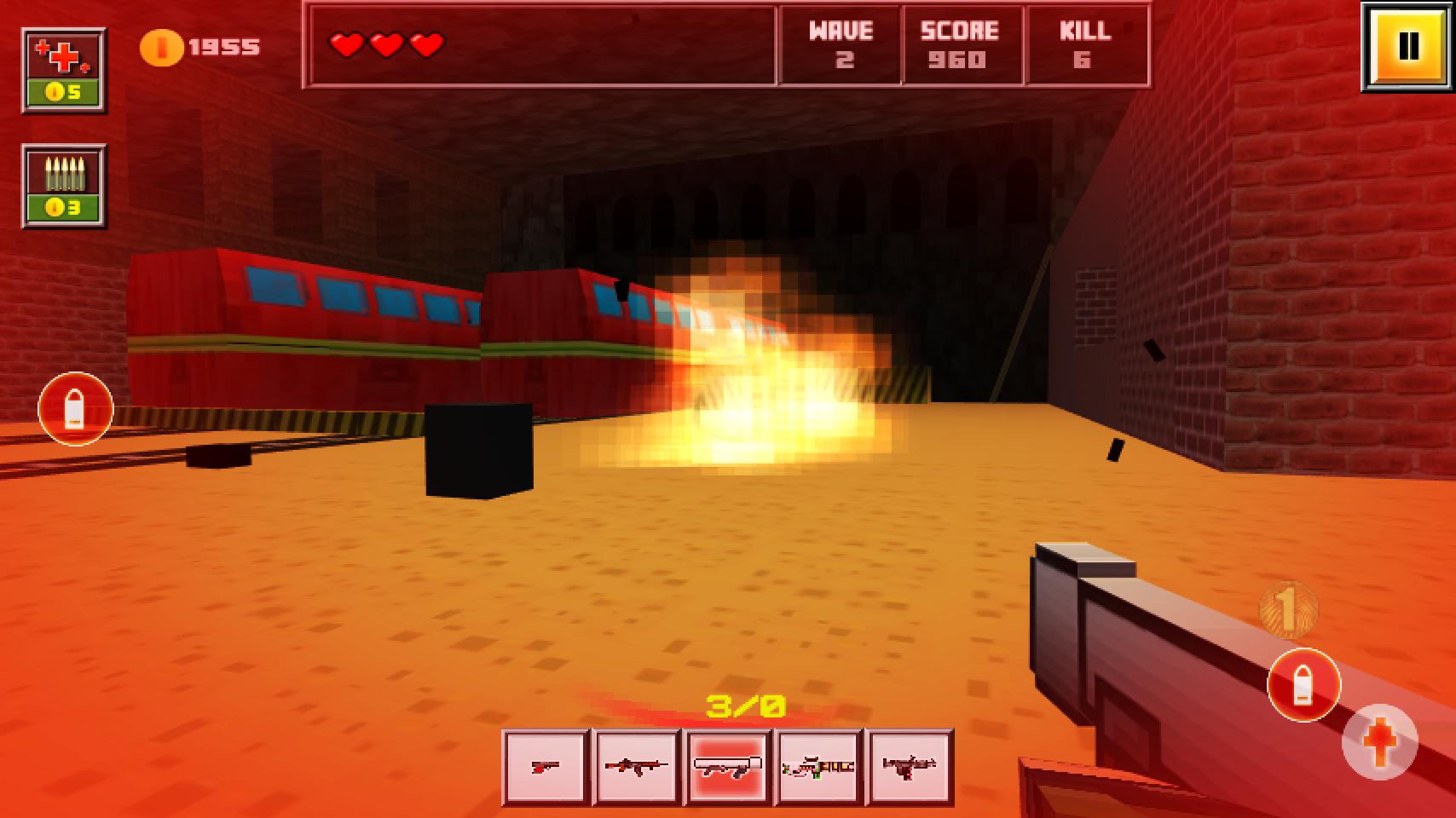Tap the red cross heal button
The image size is (1456, 818).
tap(1381, 741)
